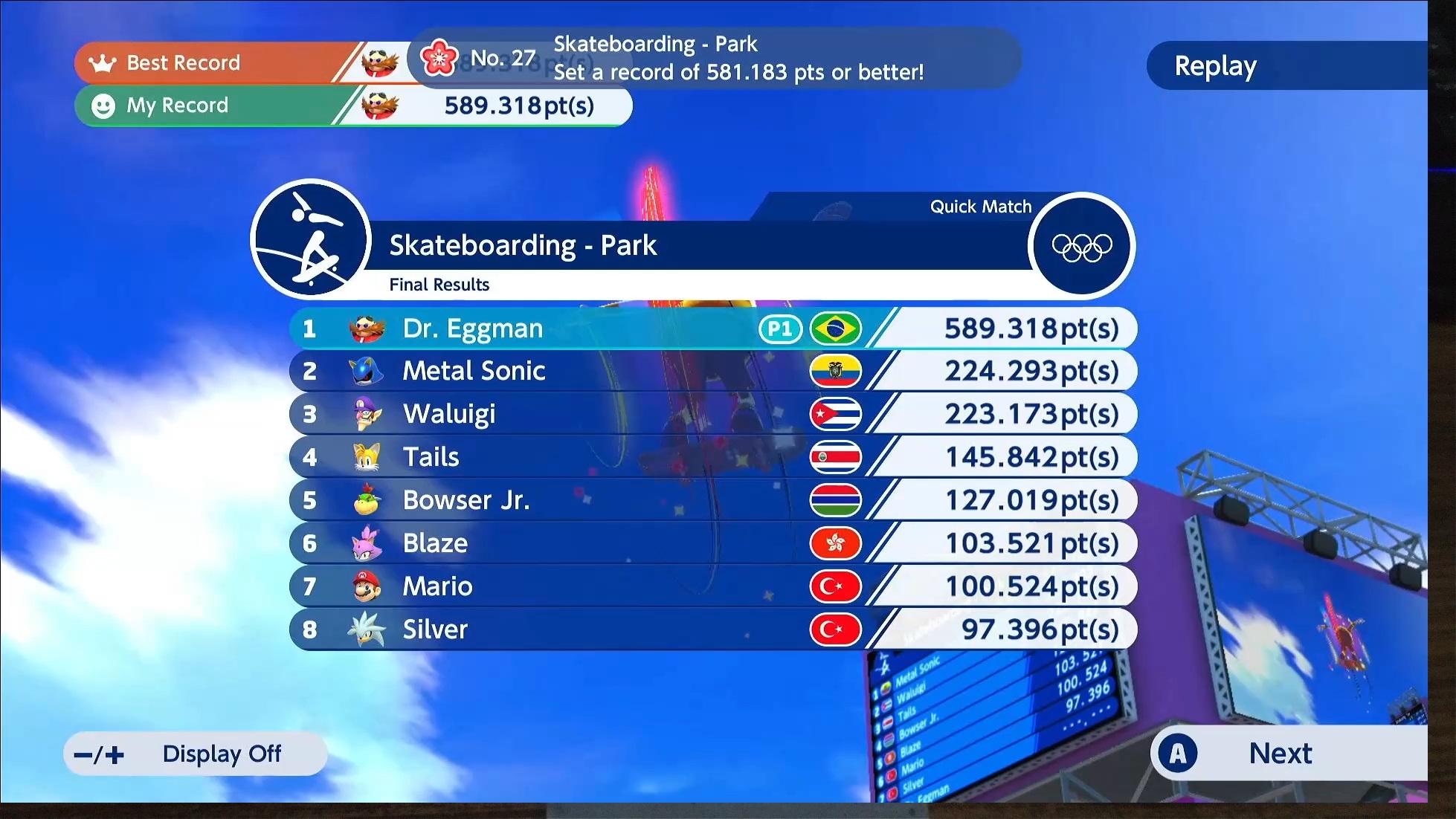Select Dr. Eggman's first place row
The image size is (1456, 819).
[x=712, y=328]
